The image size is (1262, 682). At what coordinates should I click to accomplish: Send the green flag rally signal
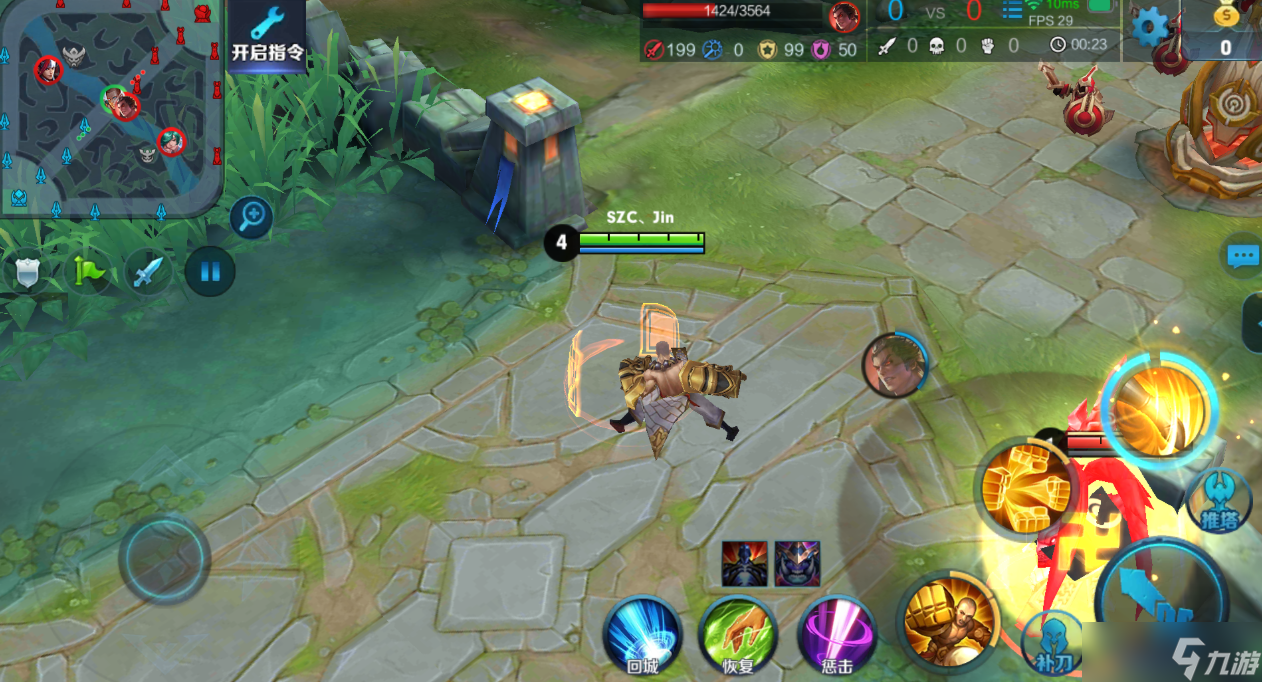(x=87, y=271)
